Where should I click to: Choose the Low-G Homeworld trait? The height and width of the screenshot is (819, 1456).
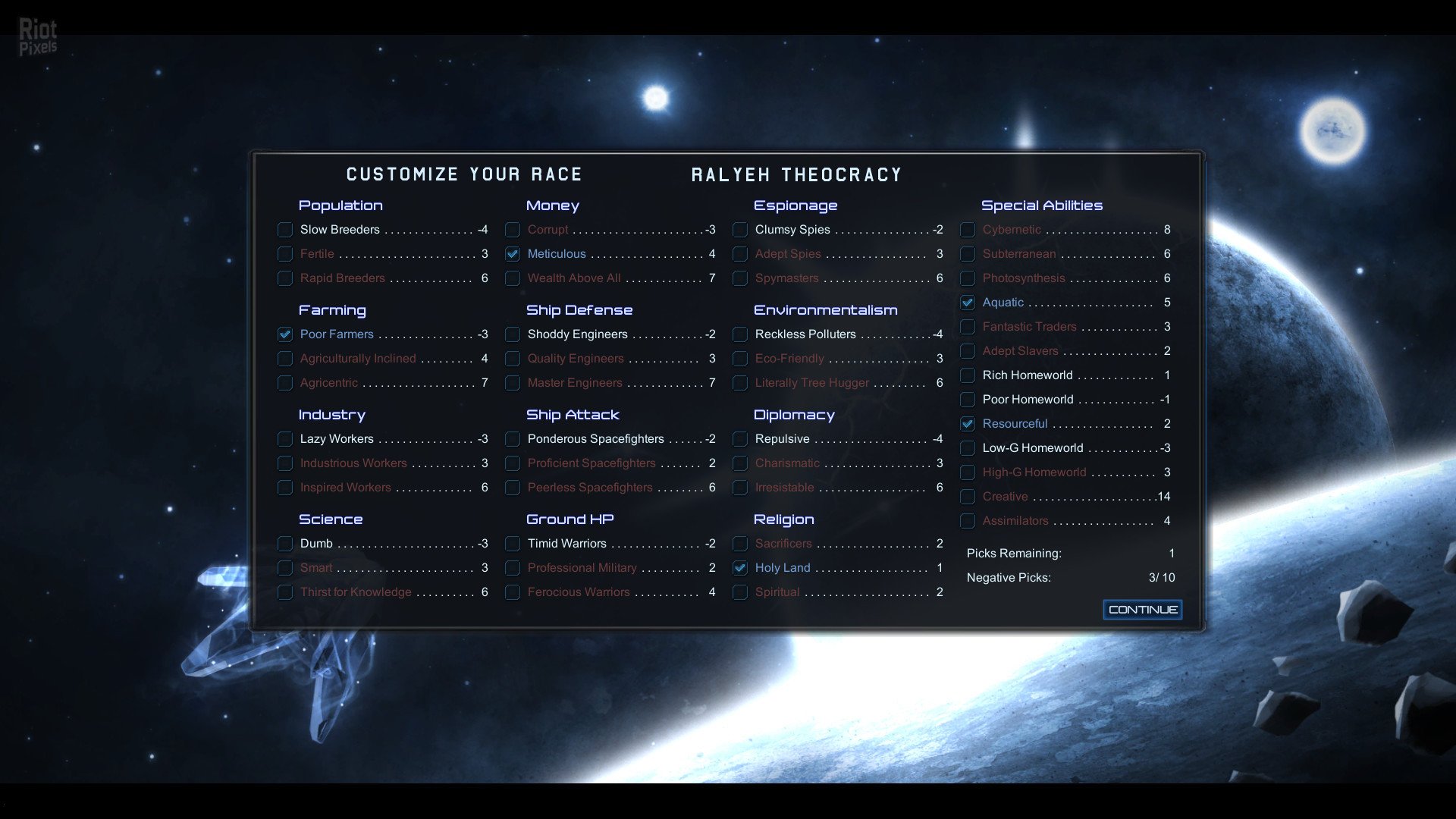(x=968, y=448)
